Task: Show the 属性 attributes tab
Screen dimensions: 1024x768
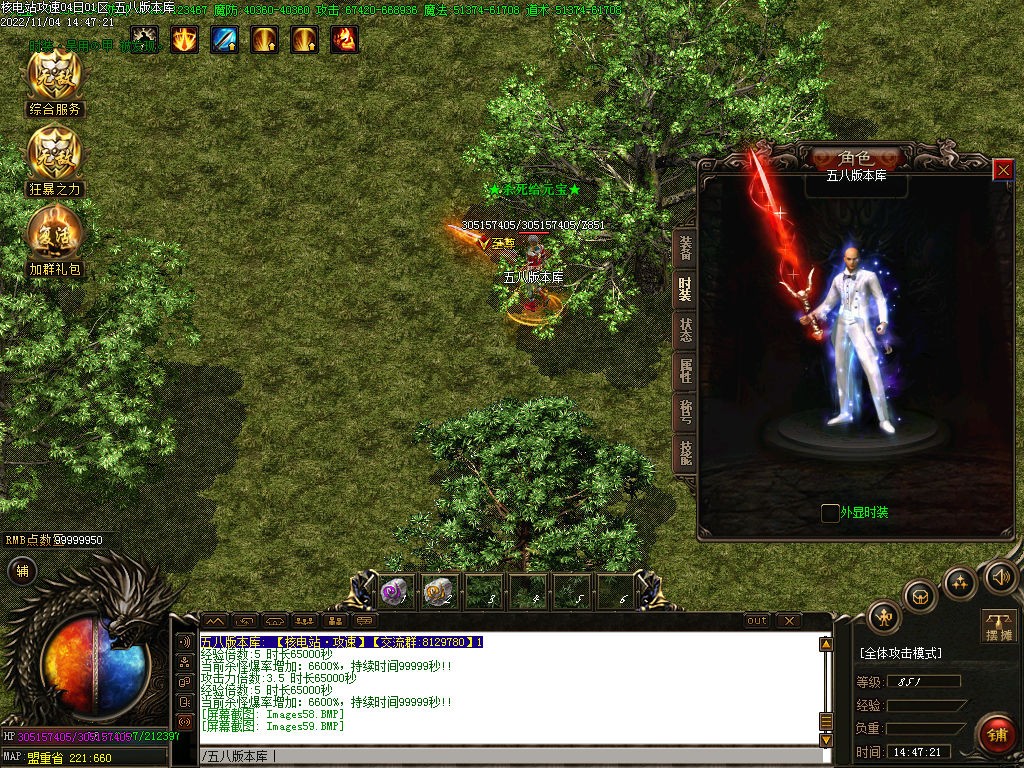Action: (685, 372)
